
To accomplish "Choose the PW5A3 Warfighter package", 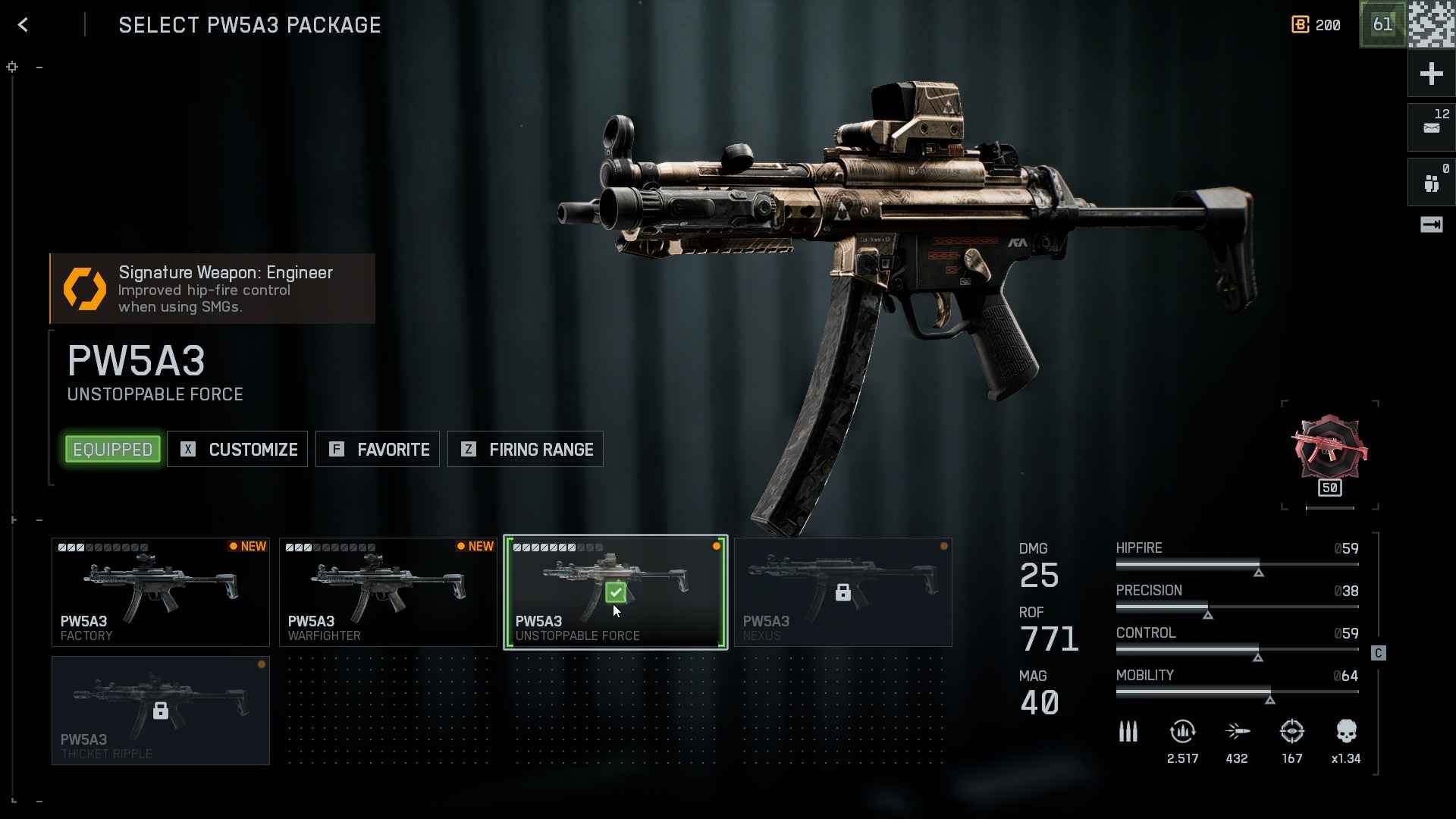I will (388, 592).
